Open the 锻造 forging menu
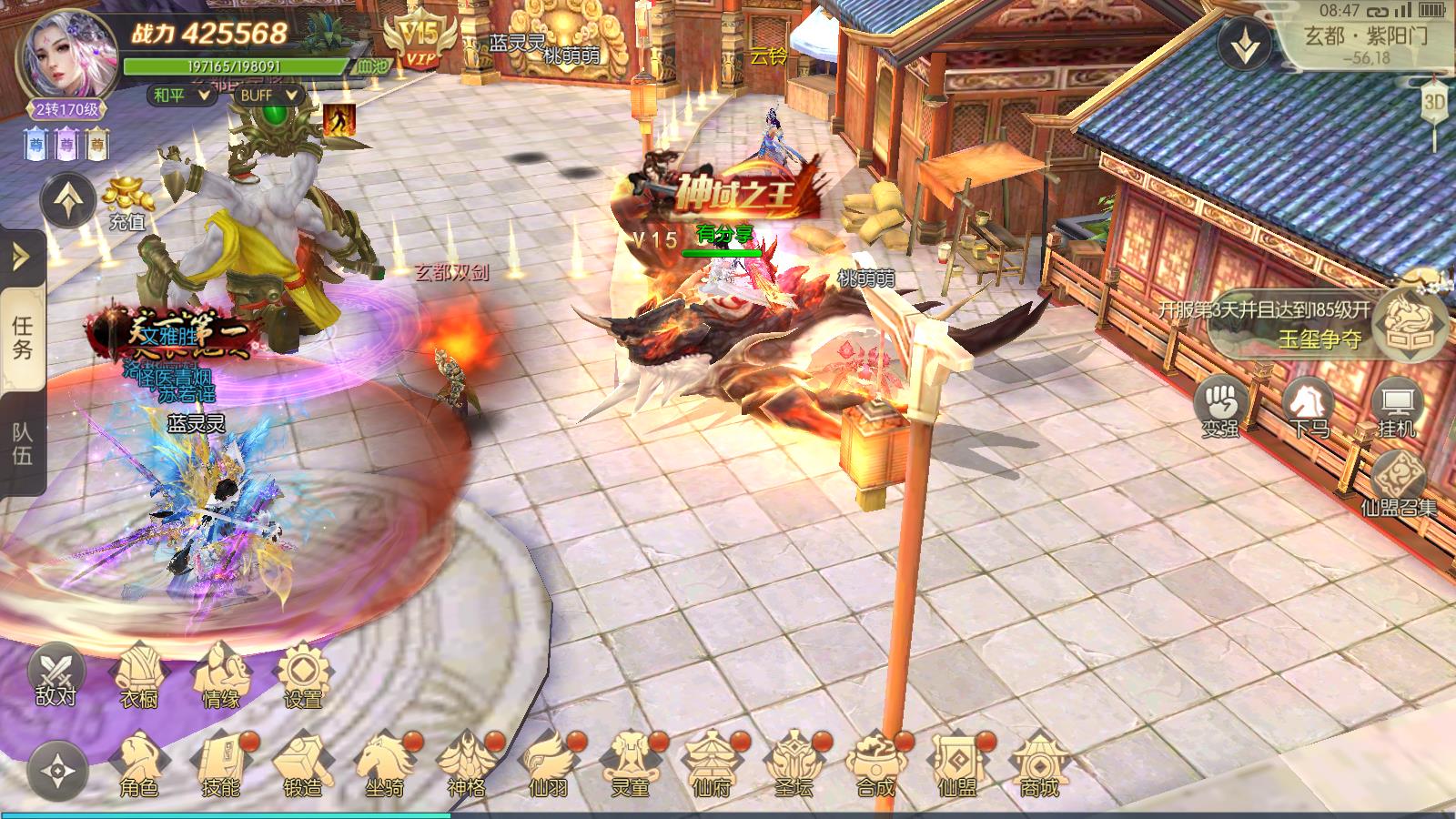This screenshot has height=819, width=1456. 302,765
